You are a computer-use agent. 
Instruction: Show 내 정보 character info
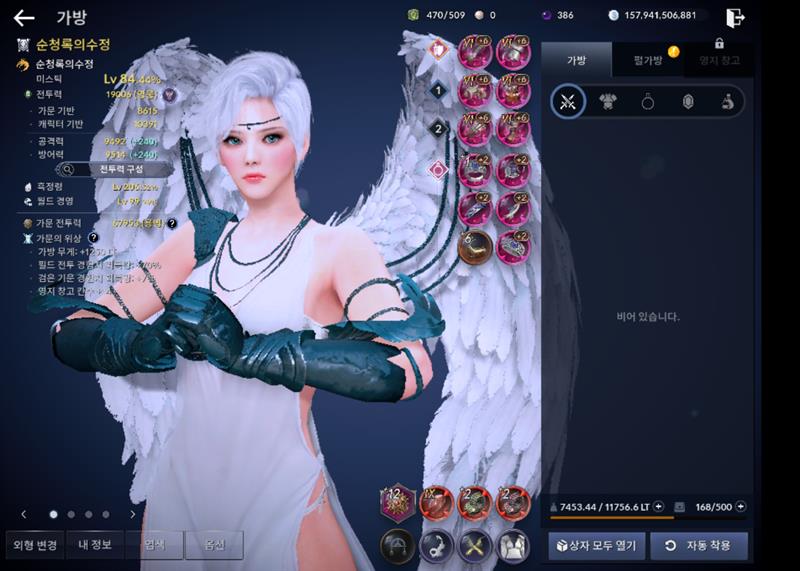click(95, 545)
